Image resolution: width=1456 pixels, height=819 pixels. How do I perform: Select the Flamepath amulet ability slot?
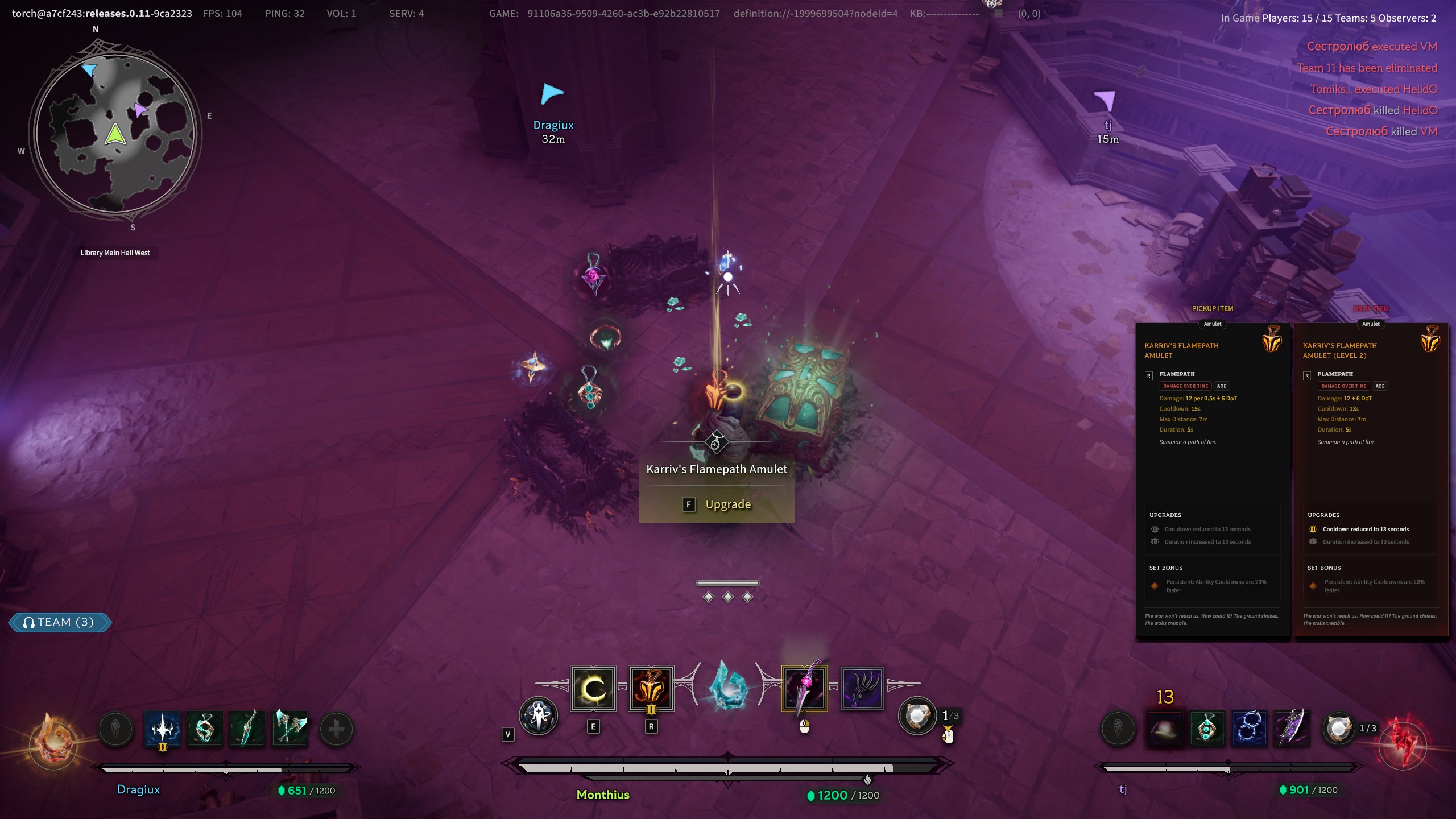coord(651,689)
